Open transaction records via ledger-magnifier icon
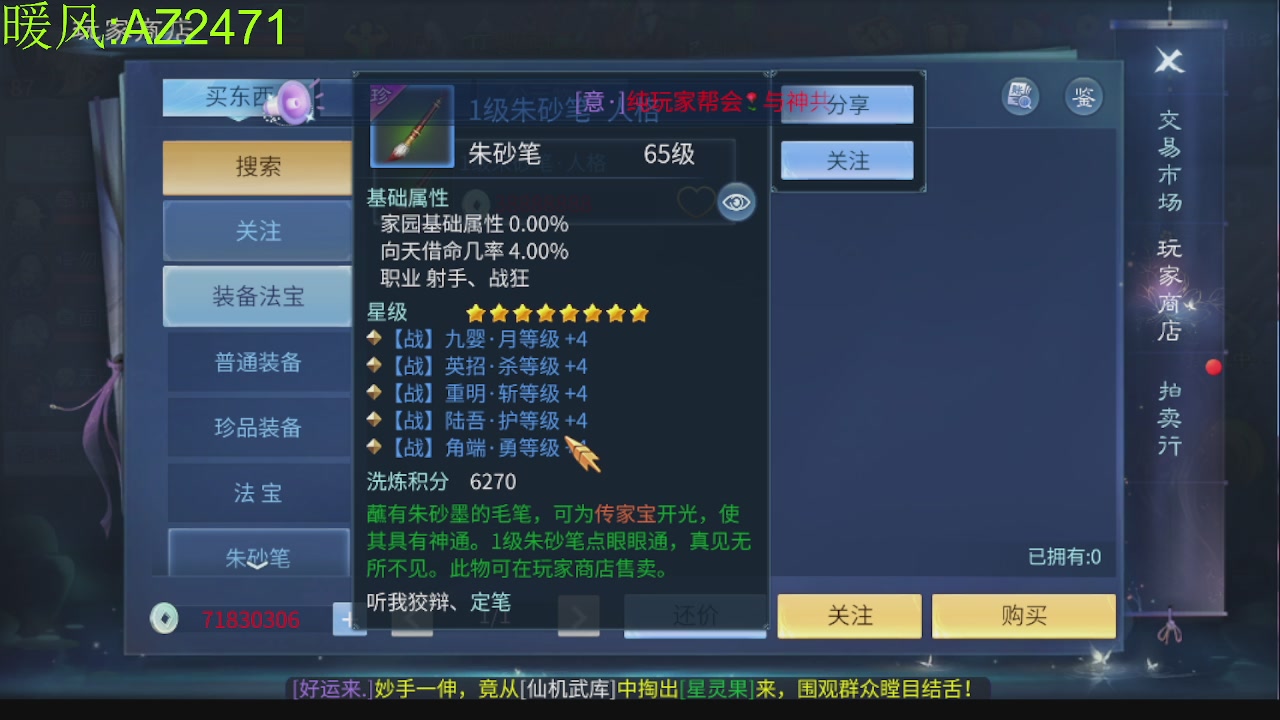 [1019, 97]
